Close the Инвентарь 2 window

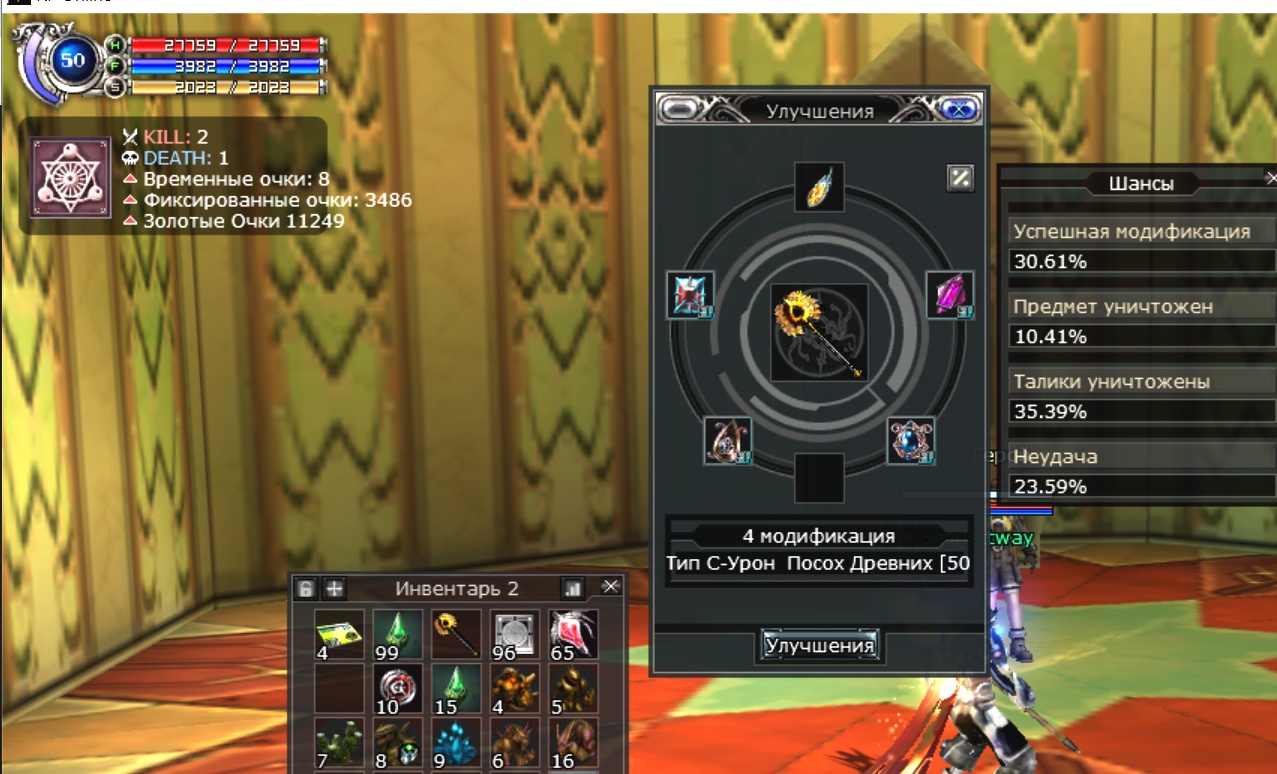(610, 587)
